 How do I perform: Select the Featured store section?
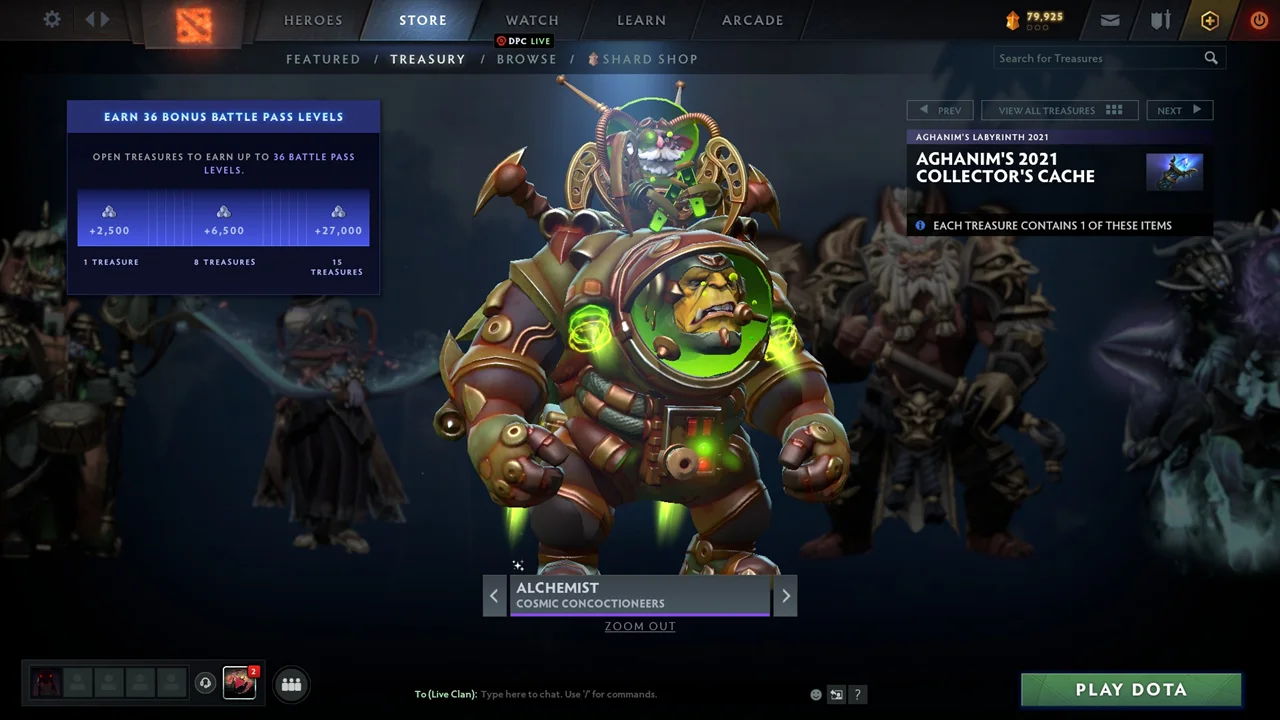click(323, 59)
